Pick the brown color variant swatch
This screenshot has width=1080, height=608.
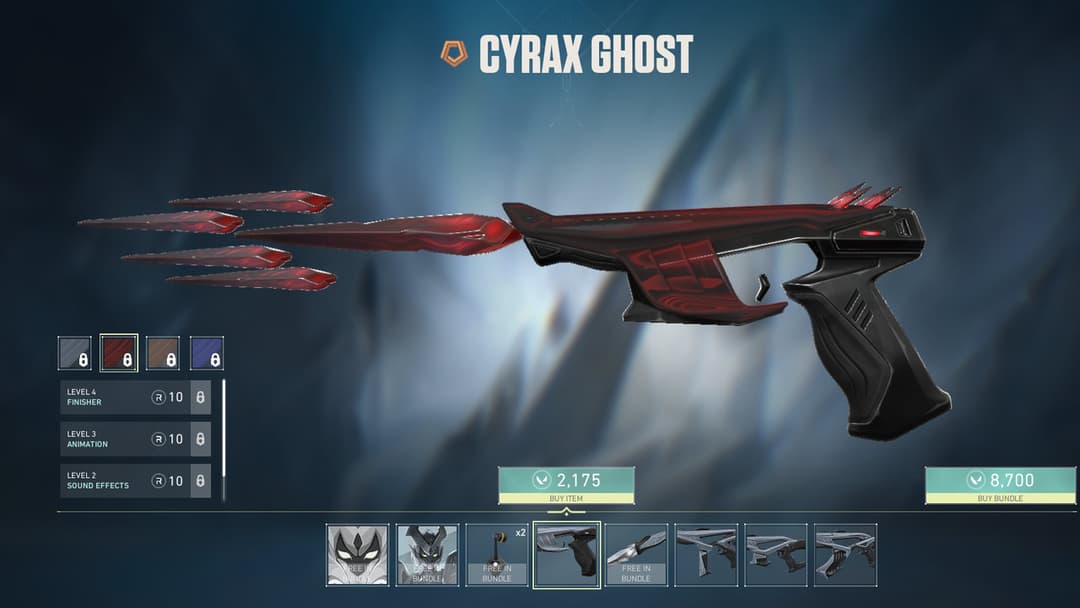[x=163, y=353]
